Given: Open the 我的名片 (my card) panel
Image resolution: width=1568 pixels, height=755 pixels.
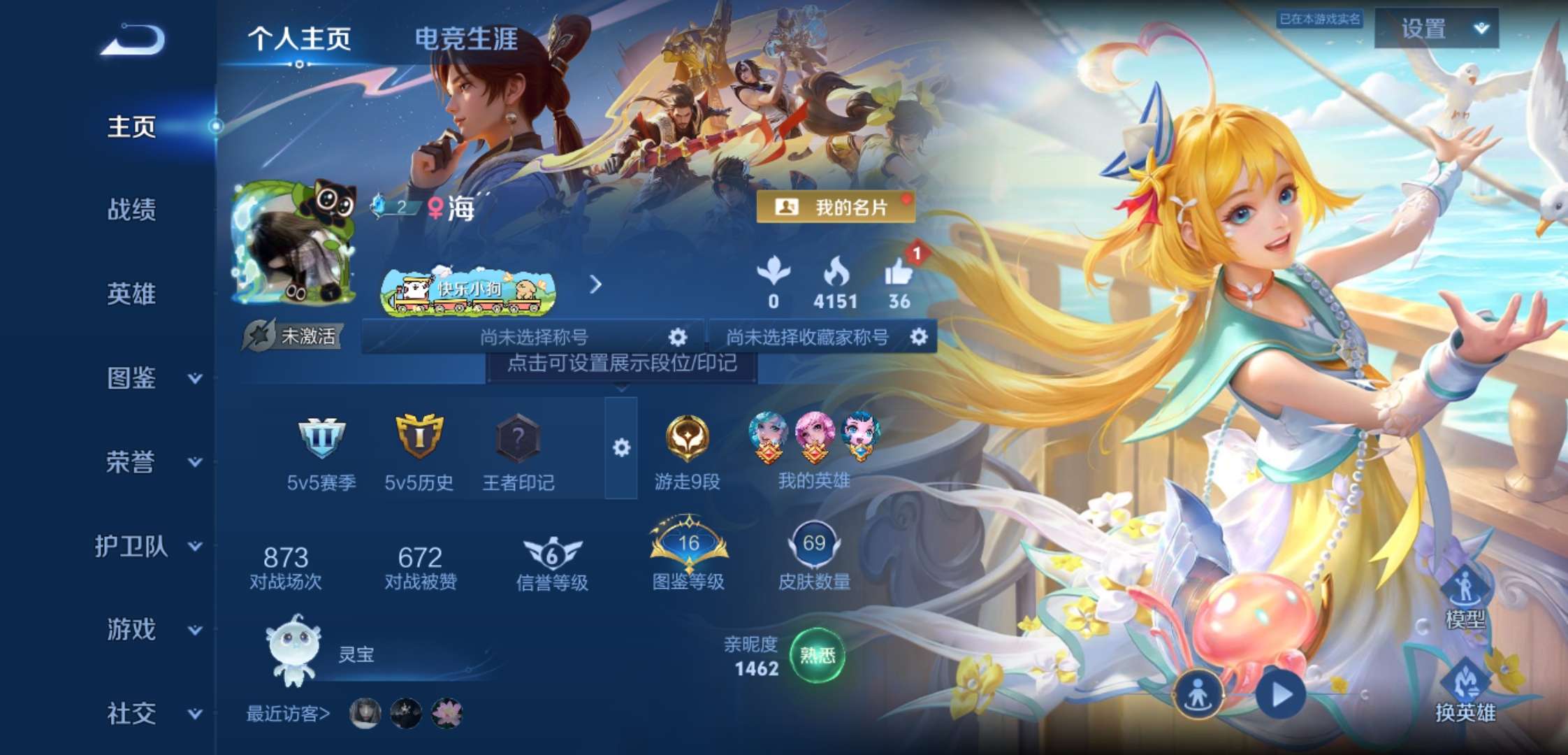Looking at the screenshot, I should [838, 207].
